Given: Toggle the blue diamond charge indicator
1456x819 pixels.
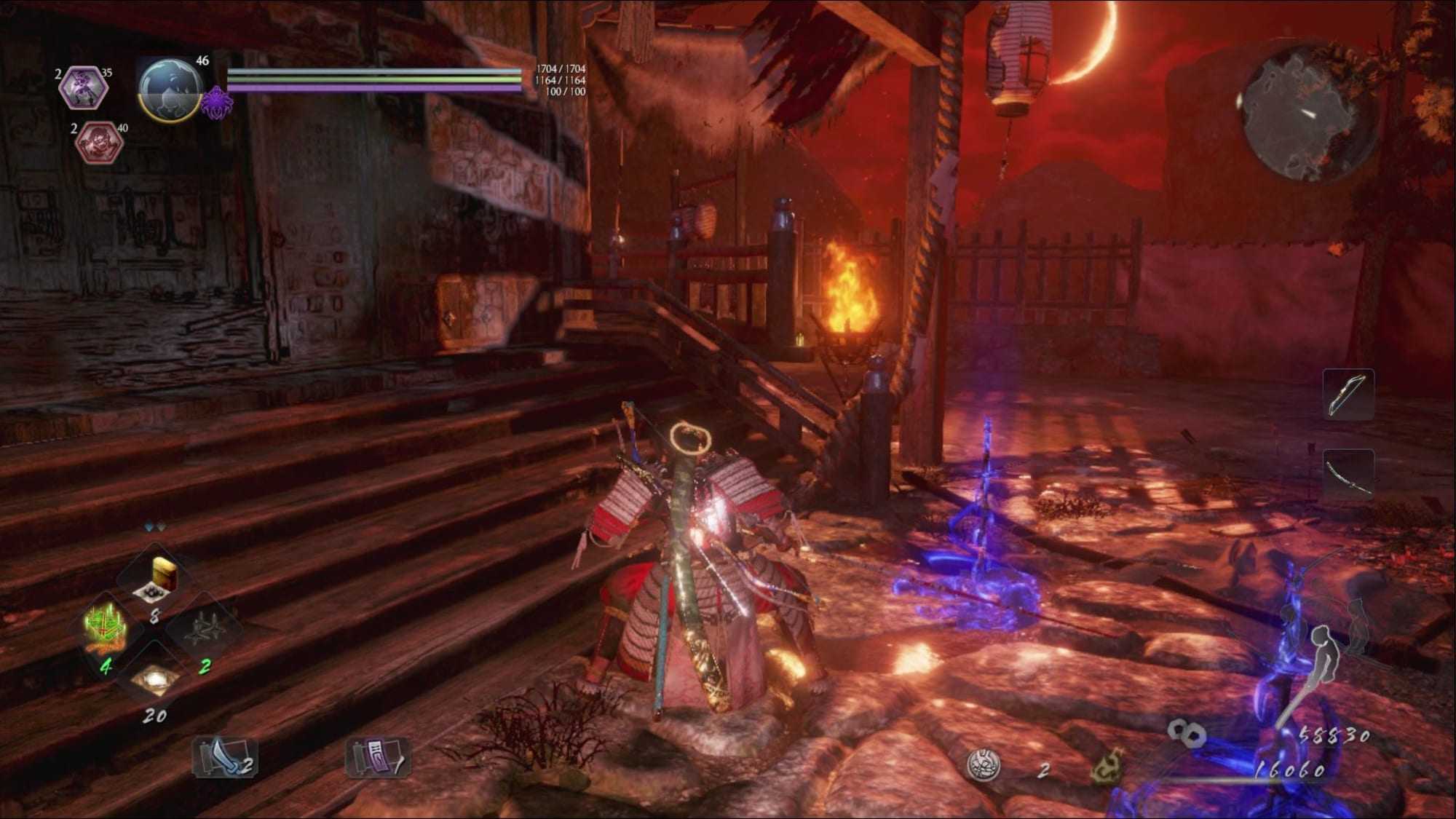Looking at the screenshot, I should [149, 526].
